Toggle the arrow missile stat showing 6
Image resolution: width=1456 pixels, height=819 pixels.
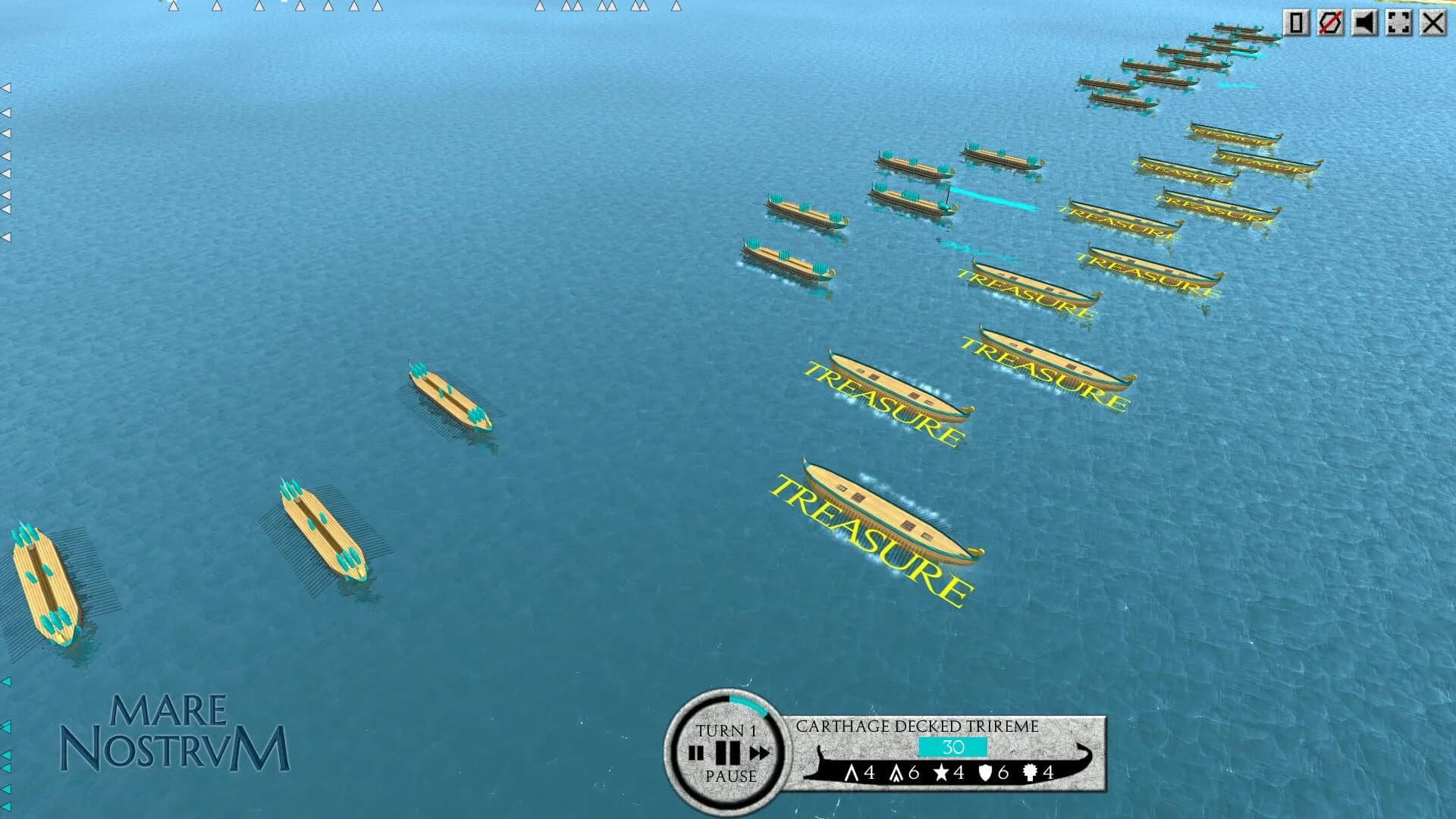pyautogui.click(x=896, y=773)
